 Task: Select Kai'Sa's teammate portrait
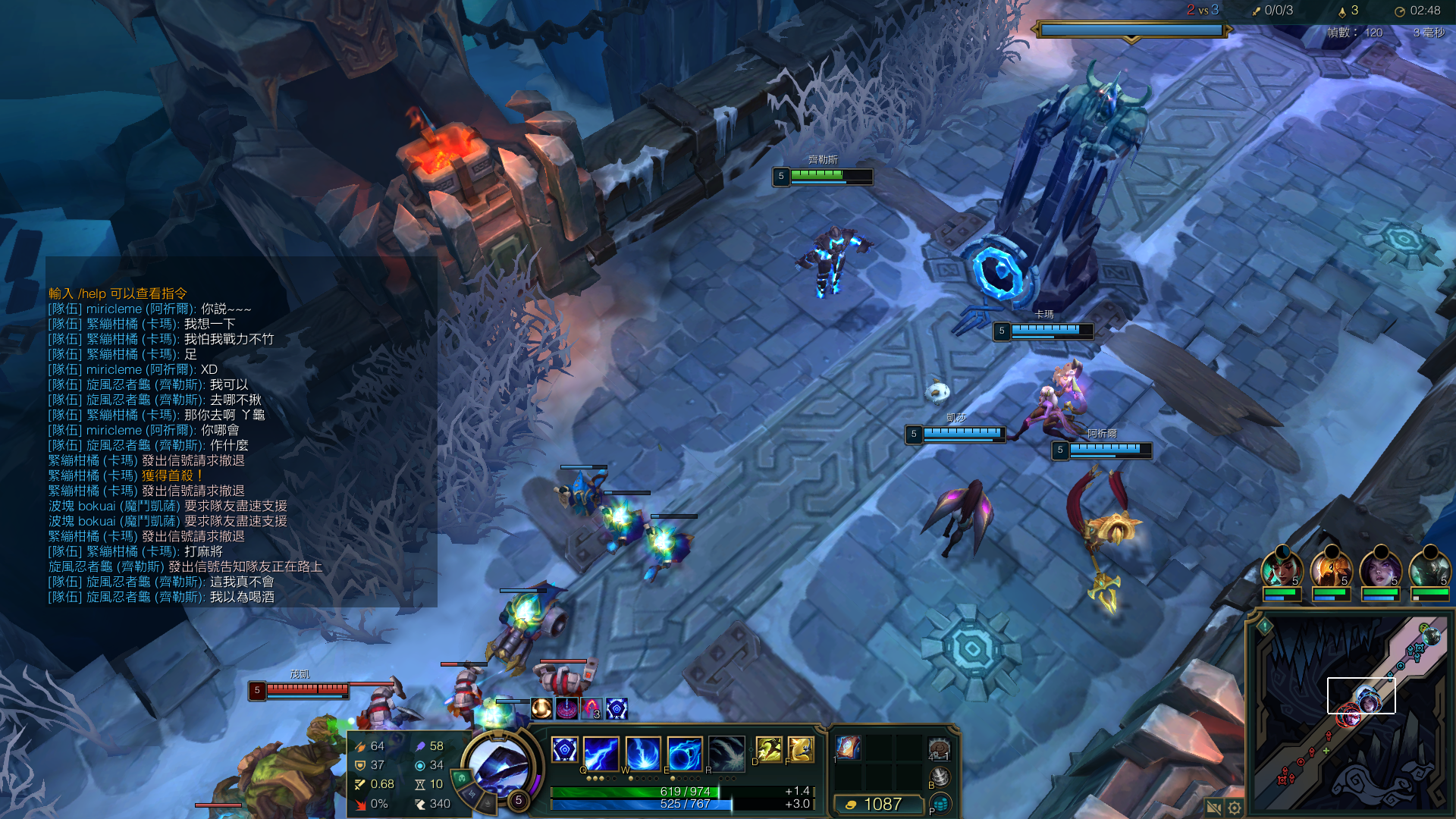click(x=1381, y=569)
